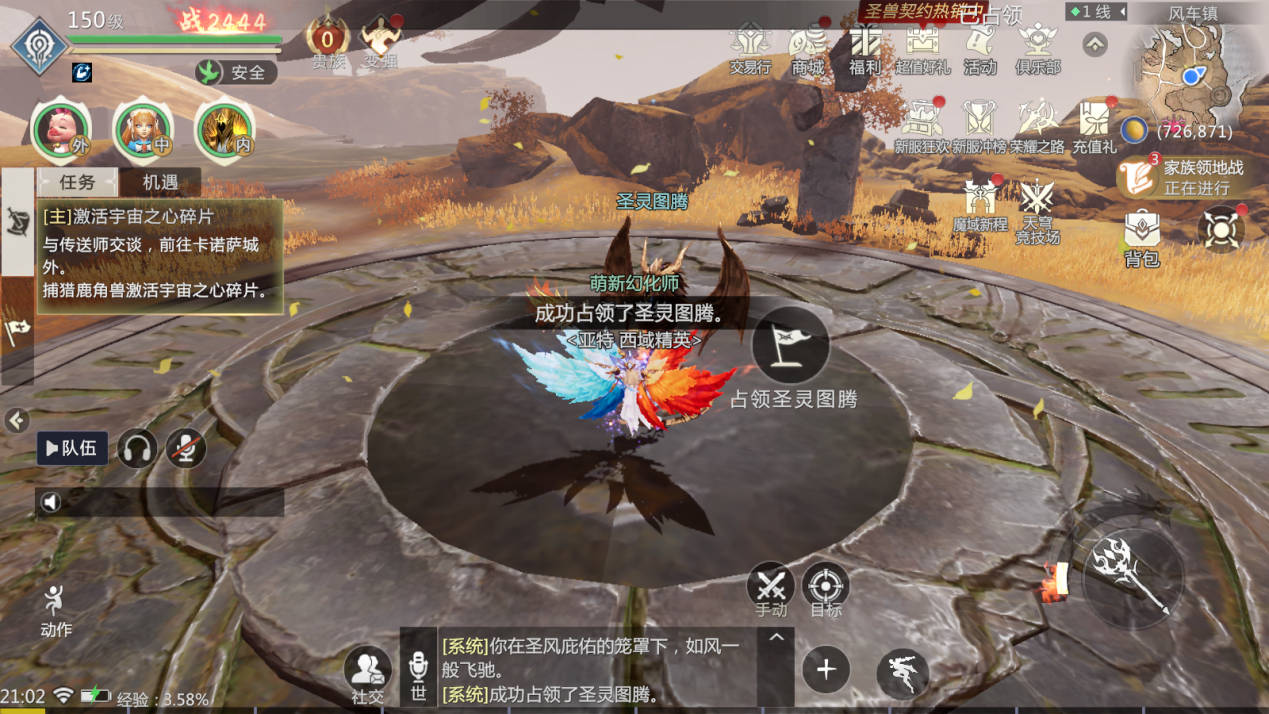Select the 任务 quest tab
Image resolution: width=1269 pixels, height=714 pixels.
77,182
